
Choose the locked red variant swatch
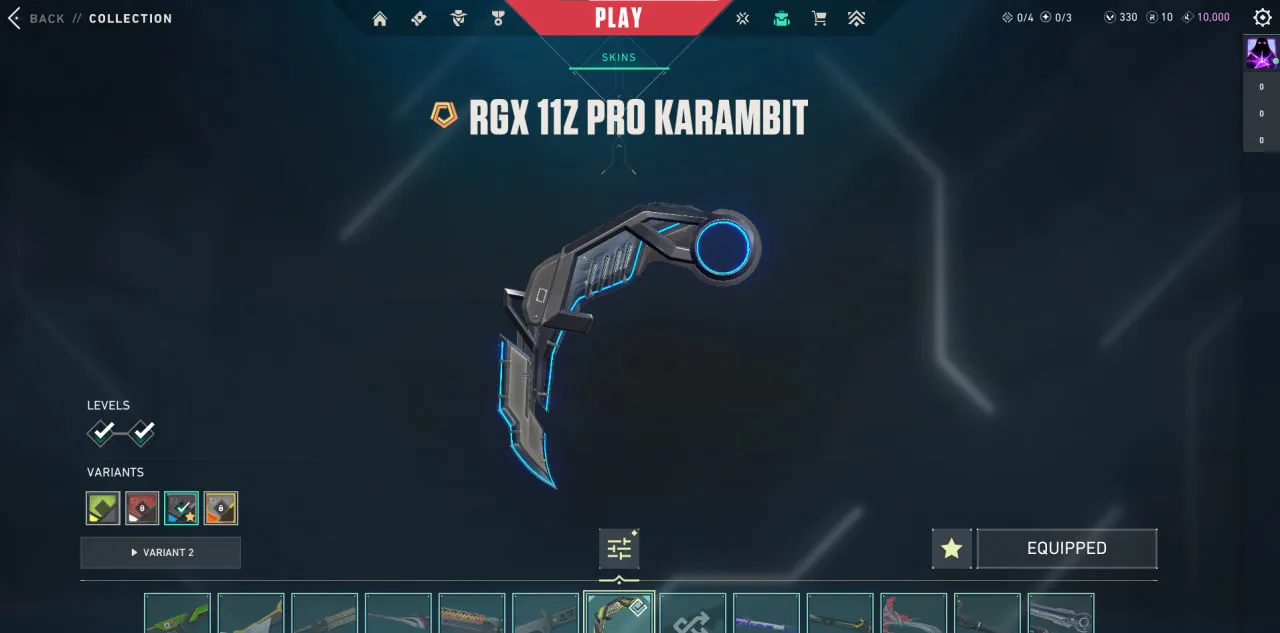(x=142, y=508)
